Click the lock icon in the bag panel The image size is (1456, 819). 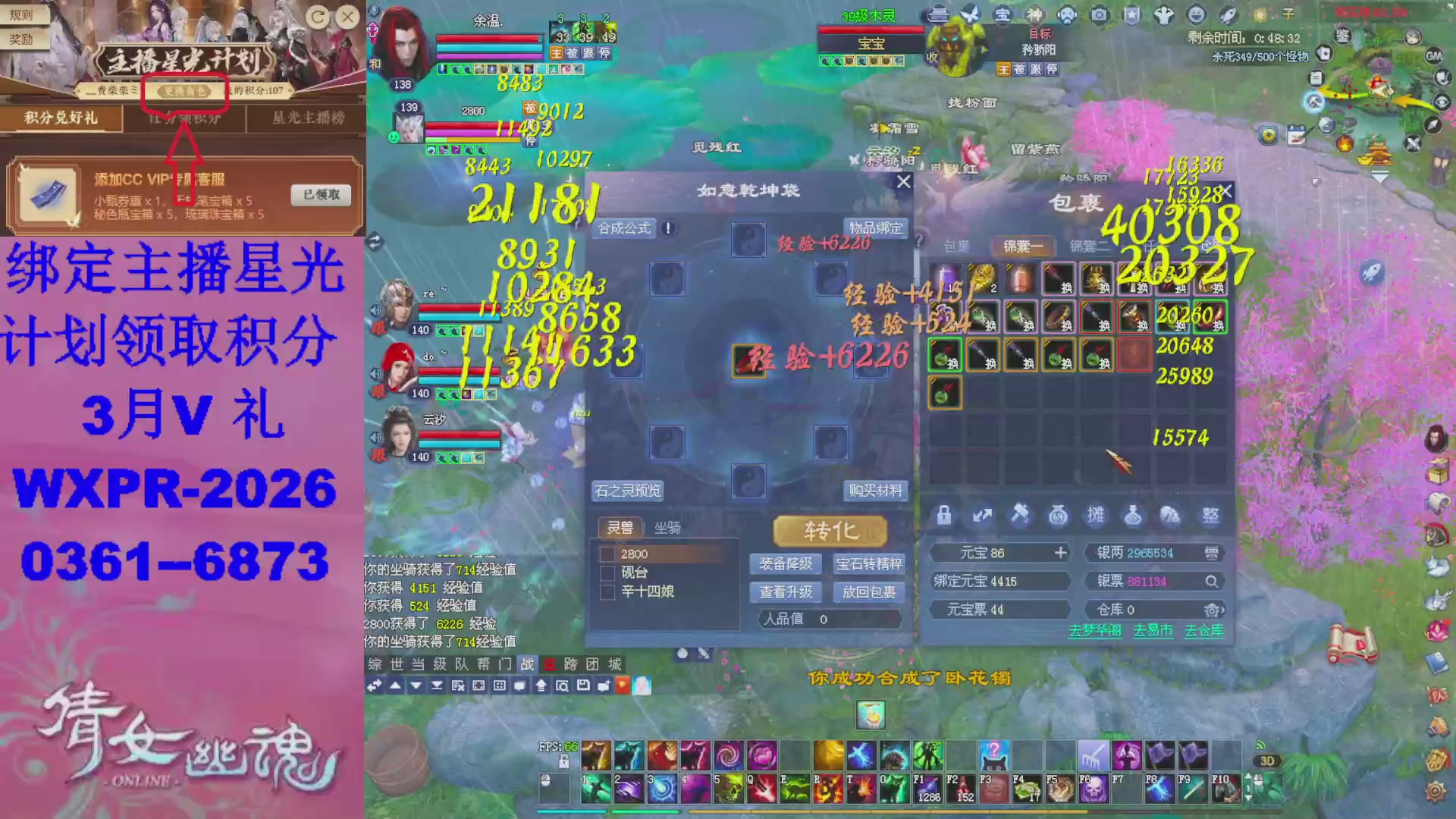pyautogui.click(x=943, y=516)
